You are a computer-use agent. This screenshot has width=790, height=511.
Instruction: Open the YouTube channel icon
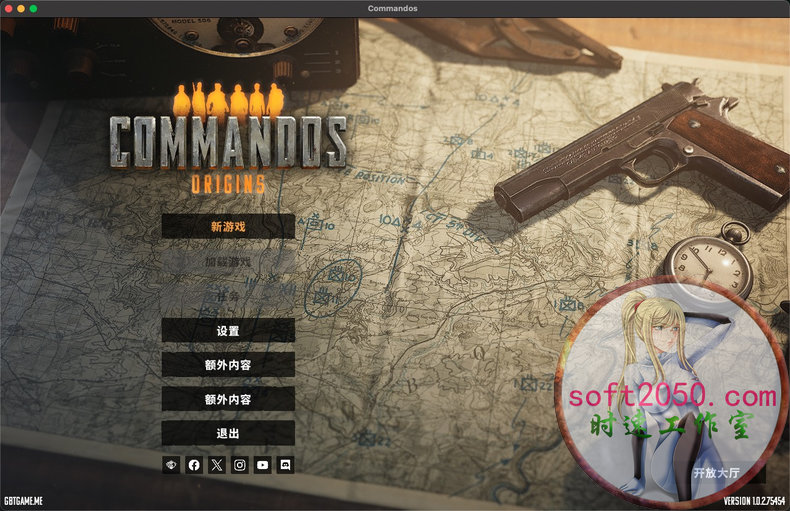pos(263,465)
